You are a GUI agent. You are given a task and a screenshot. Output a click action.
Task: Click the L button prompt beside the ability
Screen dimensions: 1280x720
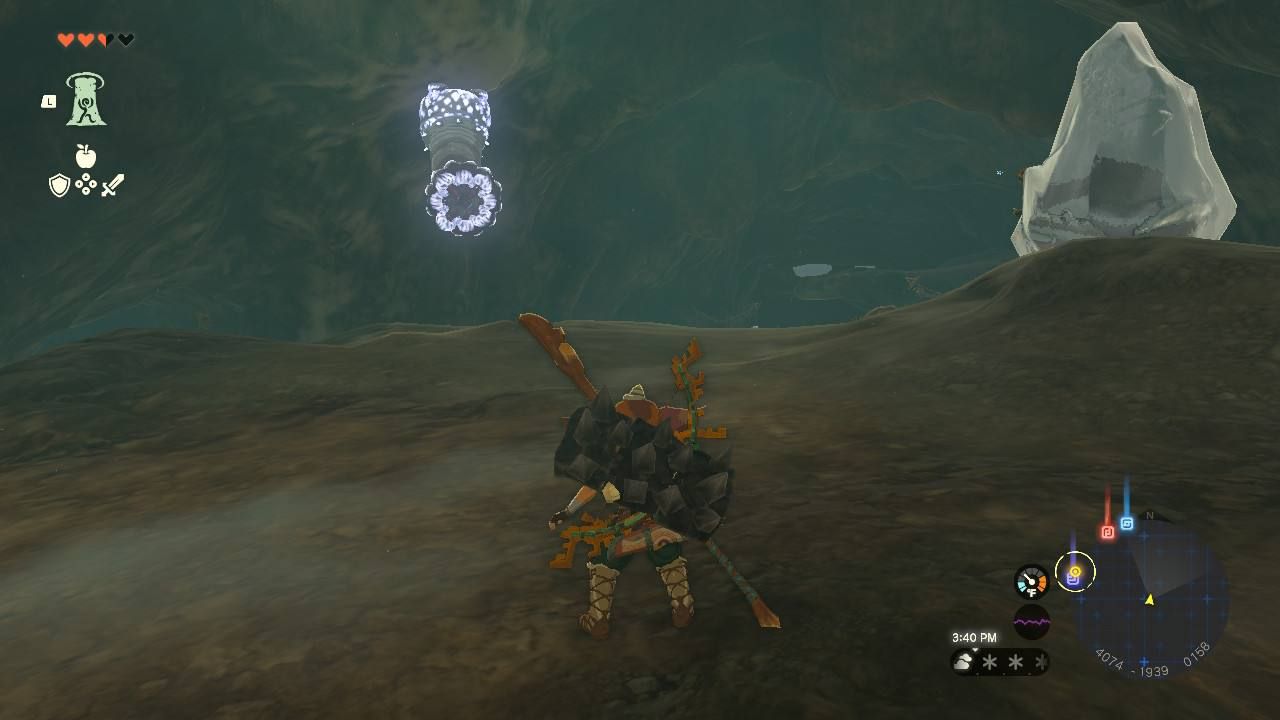click(48, 99)
